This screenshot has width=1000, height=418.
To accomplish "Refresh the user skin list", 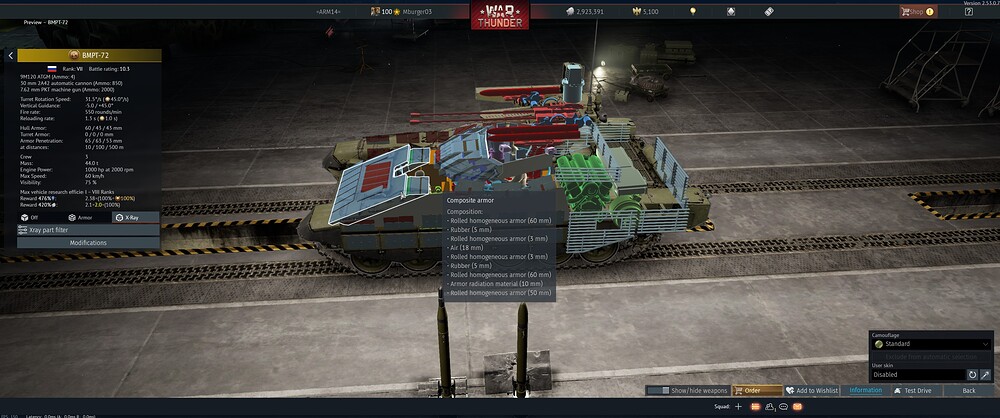I will 971,375.
